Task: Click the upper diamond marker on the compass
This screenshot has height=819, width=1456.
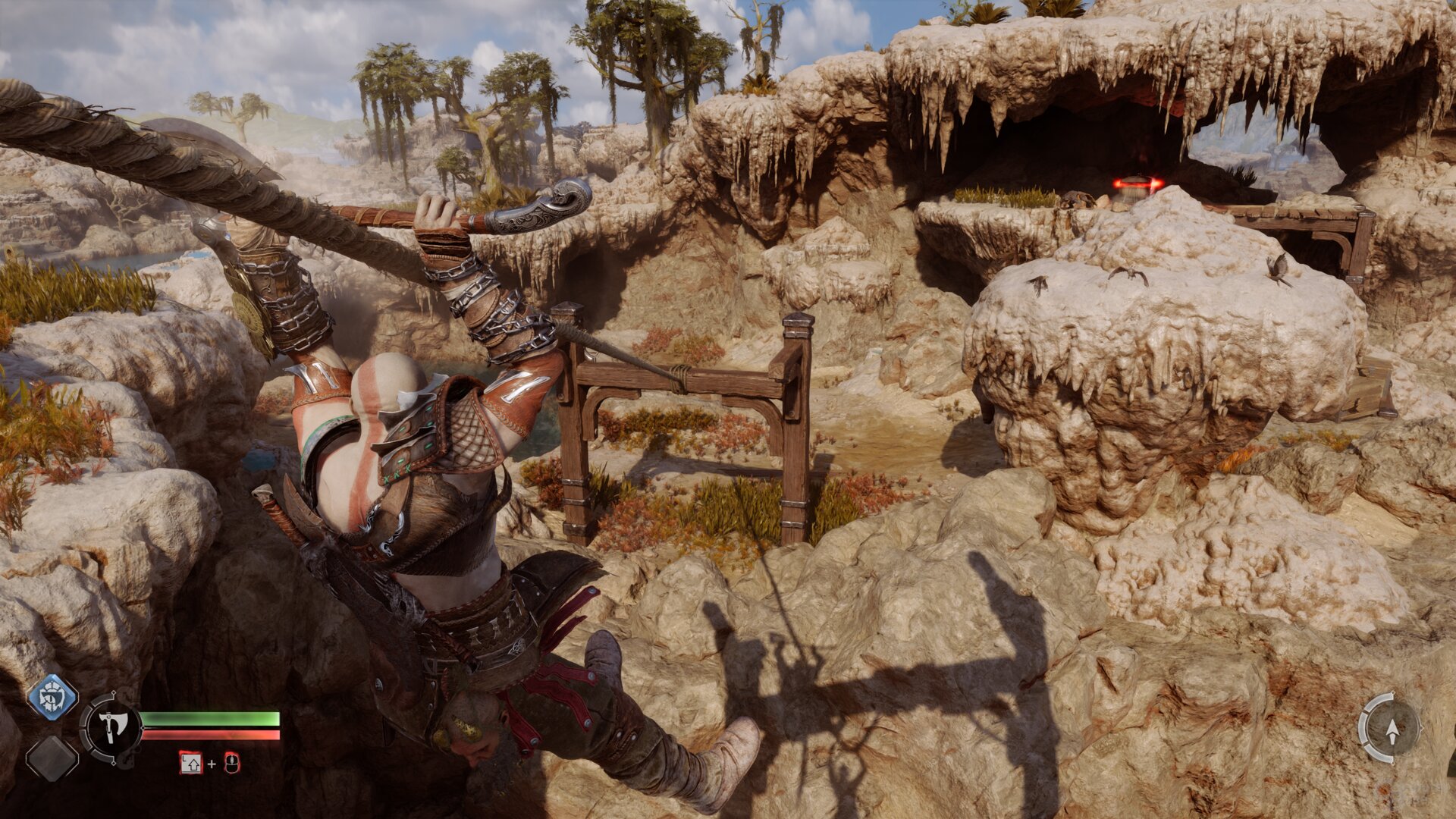Action: 1393,692
